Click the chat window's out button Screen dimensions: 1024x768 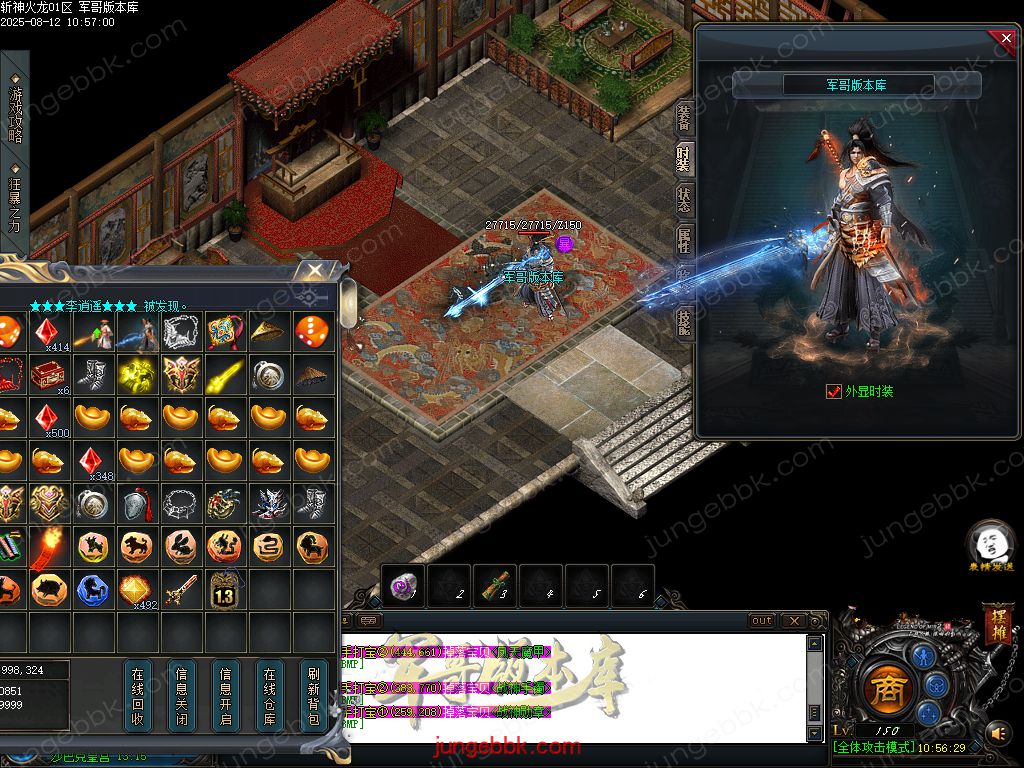[762, 621]
